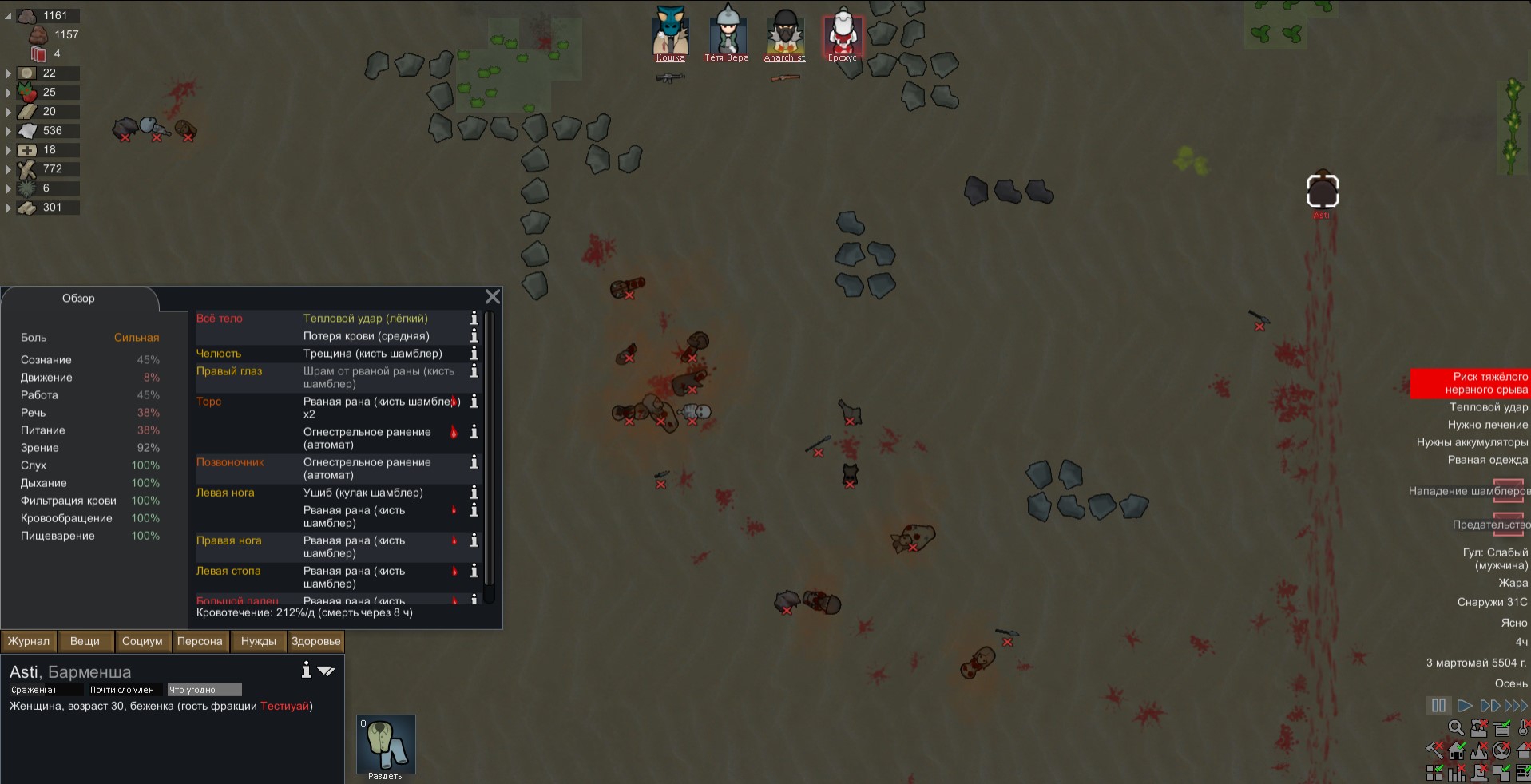The height and width of the screenshot is (784, 1531).
Task: Open the Персона tab
Action: click(200, 641)
